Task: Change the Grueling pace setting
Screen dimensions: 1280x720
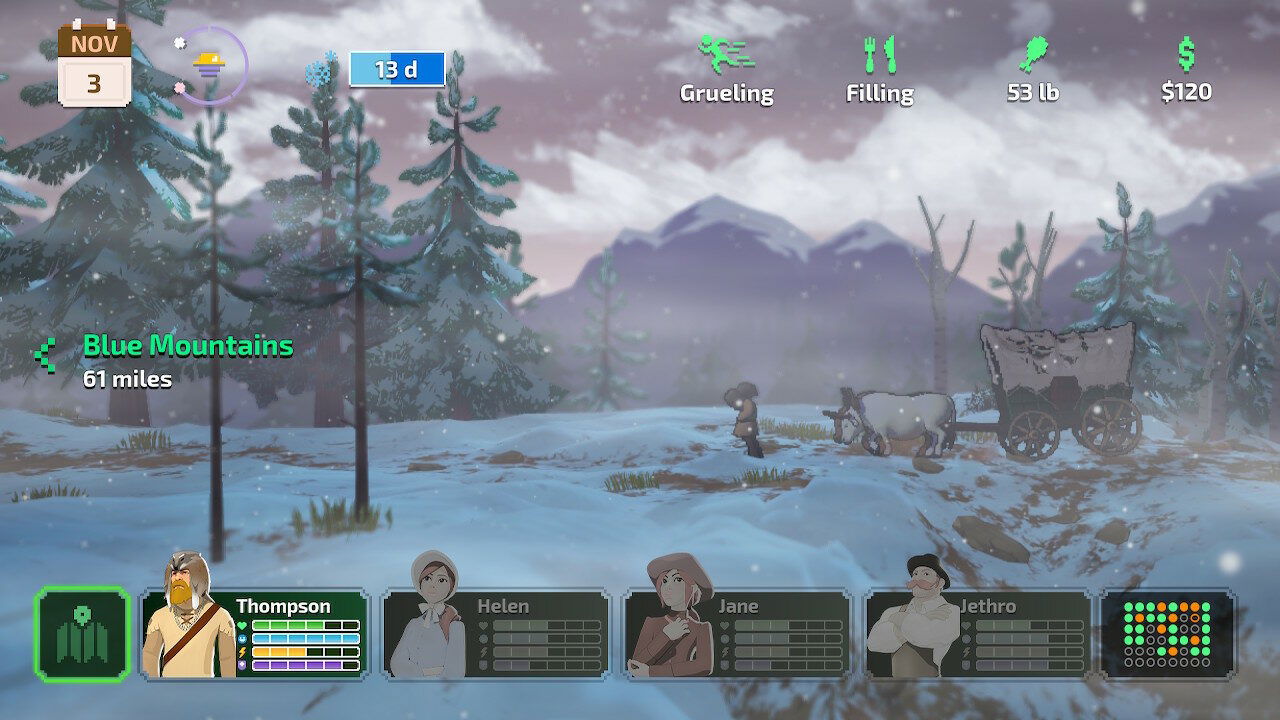Action: (727, 70)
